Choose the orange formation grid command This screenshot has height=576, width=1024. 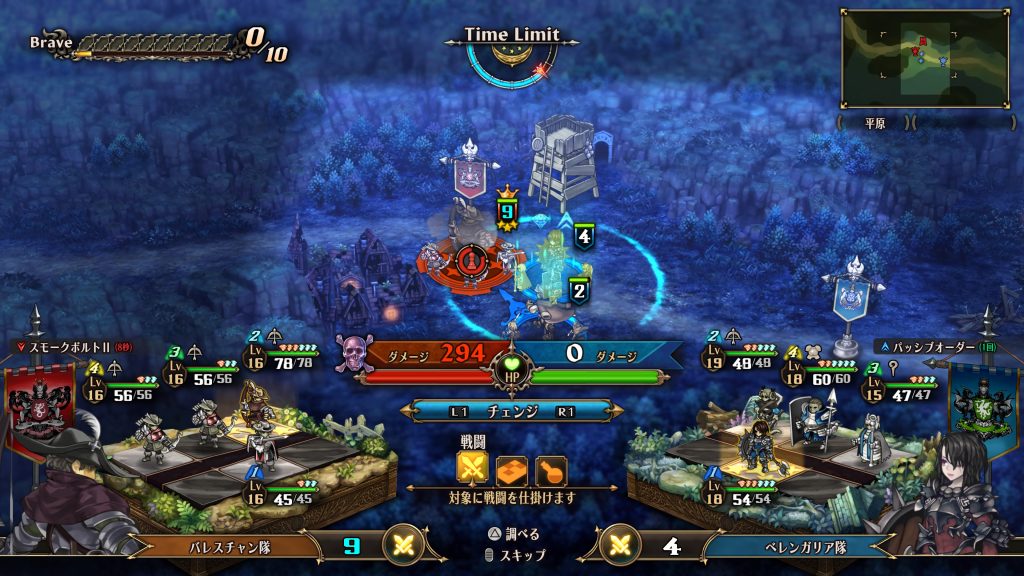coord(512,470)
